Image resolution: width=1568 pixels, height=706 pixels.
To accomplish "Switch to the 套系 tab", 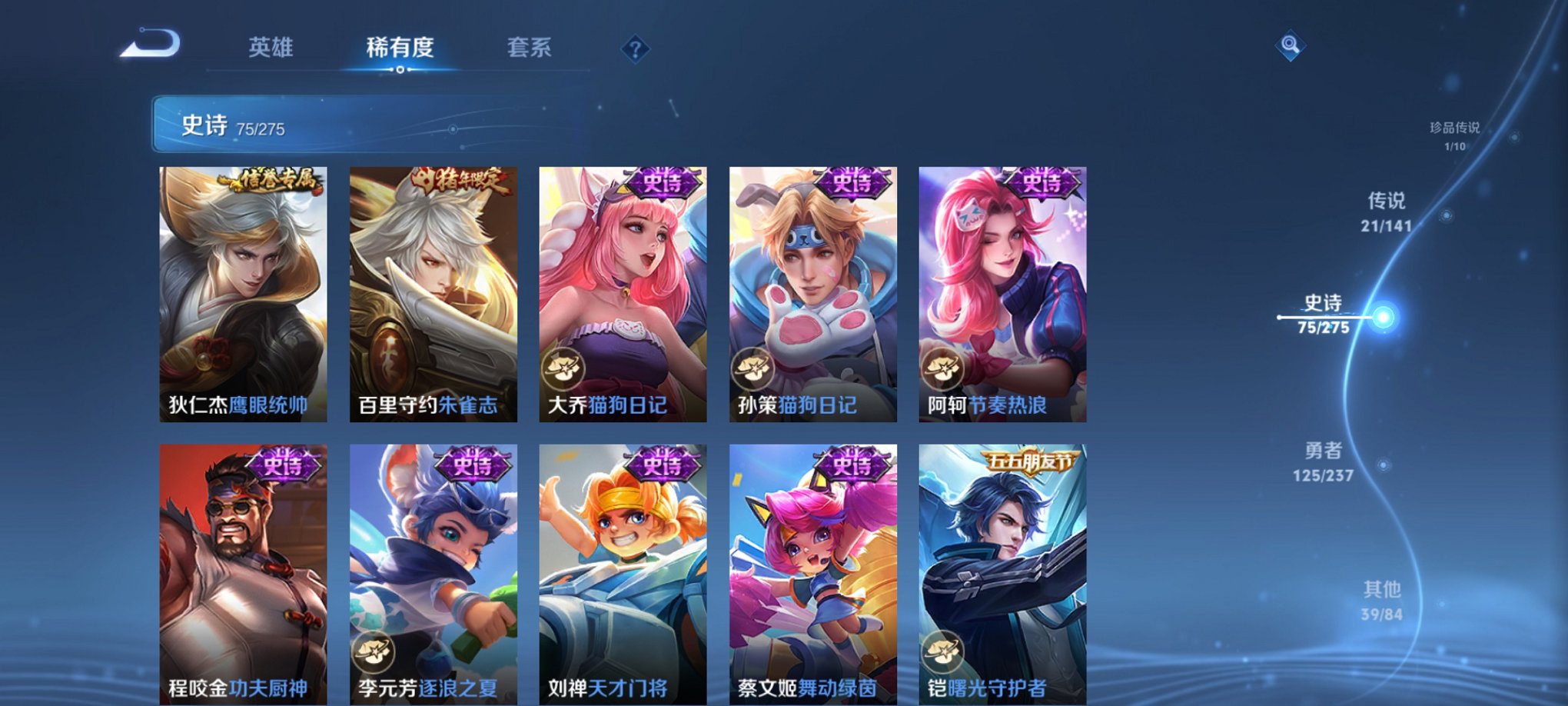I will 528,48.
